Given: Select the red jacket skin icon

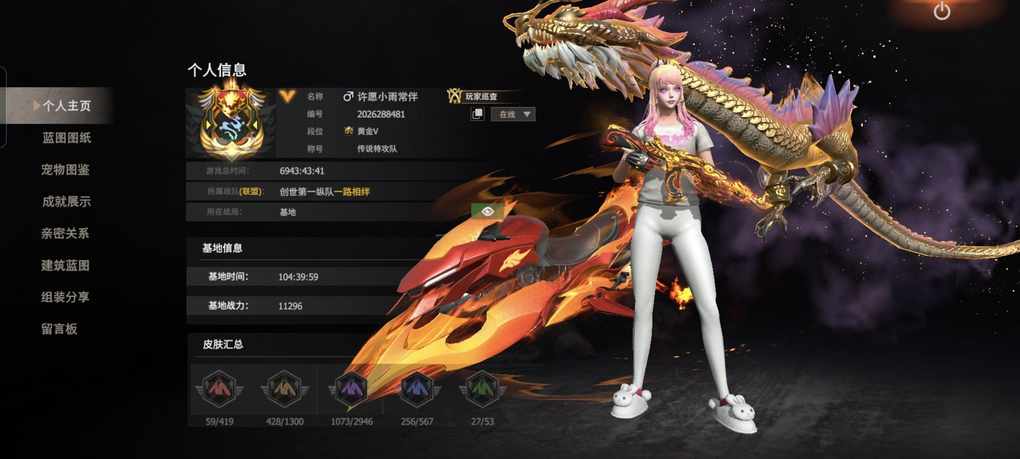Looking at the screenshot, I should [x=217, y=387].
